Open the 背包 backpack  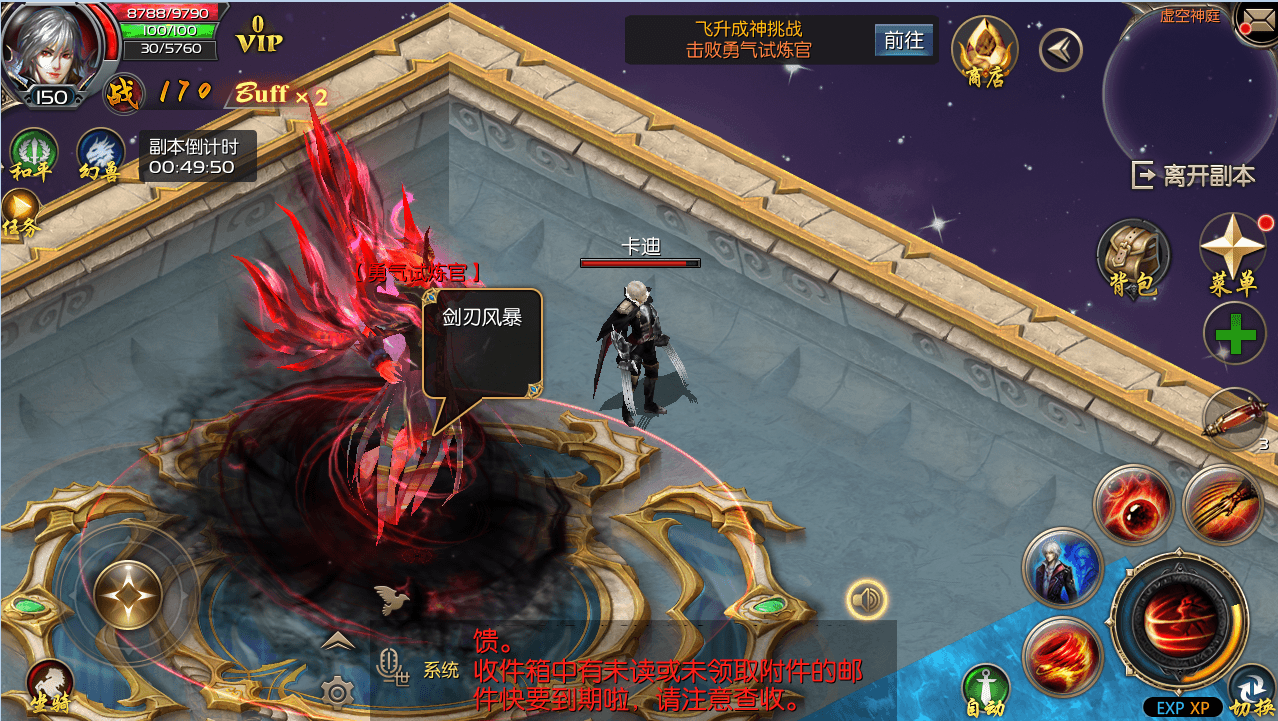tap(1133, 256)
